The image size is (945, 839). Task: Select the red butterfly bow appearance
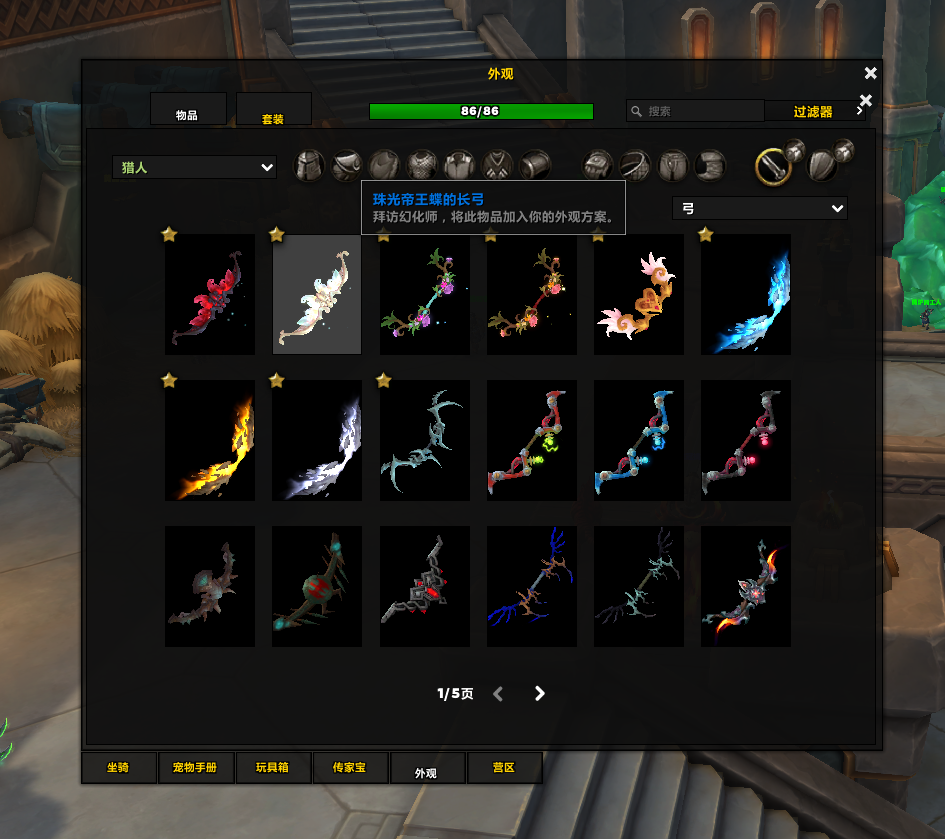click(x=210, y=294)
